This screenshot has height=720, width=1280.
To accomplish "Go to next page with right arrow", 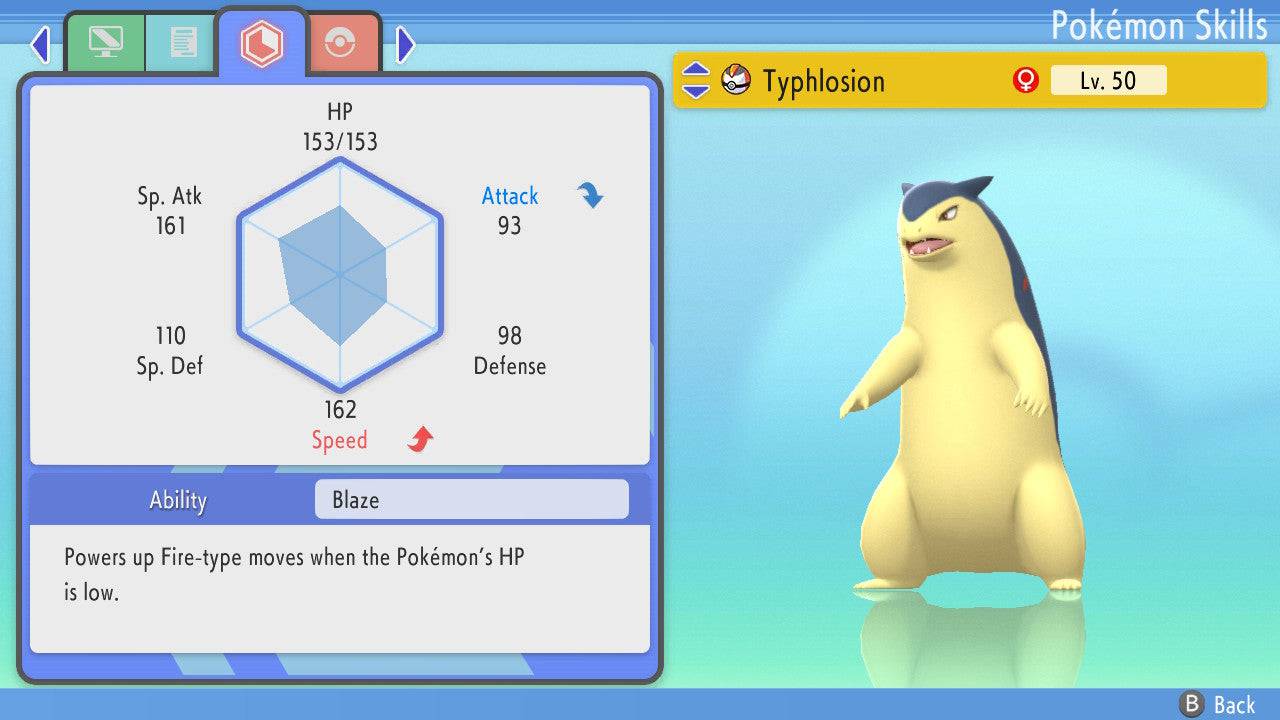I will [x=405, y=44].
